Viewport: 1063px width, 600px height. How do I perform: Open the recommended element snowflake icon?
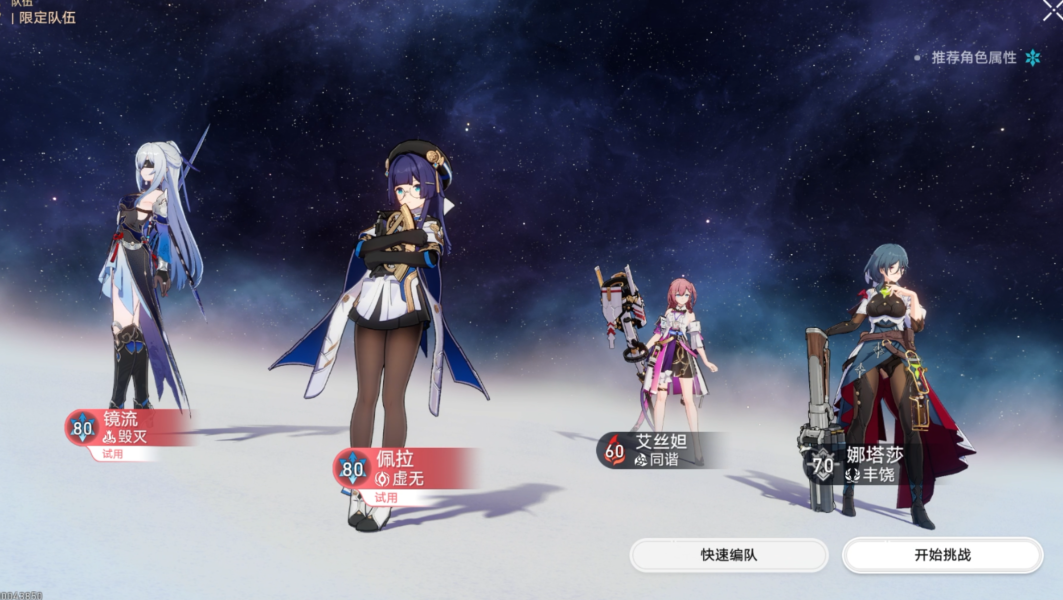click(1033, 58)
